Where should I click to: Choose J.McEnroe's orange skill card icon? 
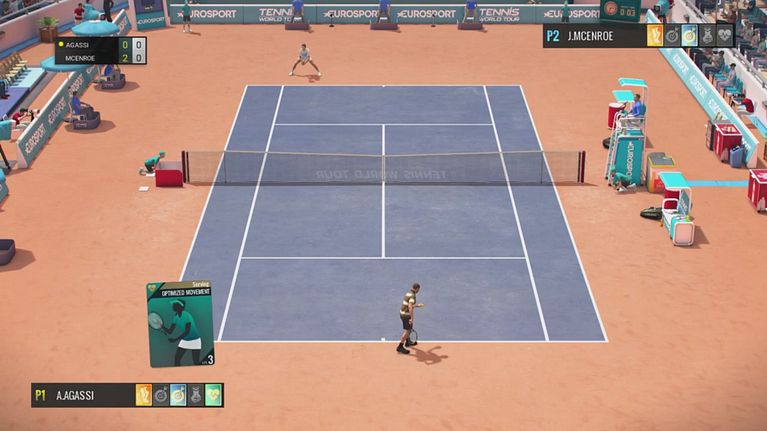click(x=655, y=36)
